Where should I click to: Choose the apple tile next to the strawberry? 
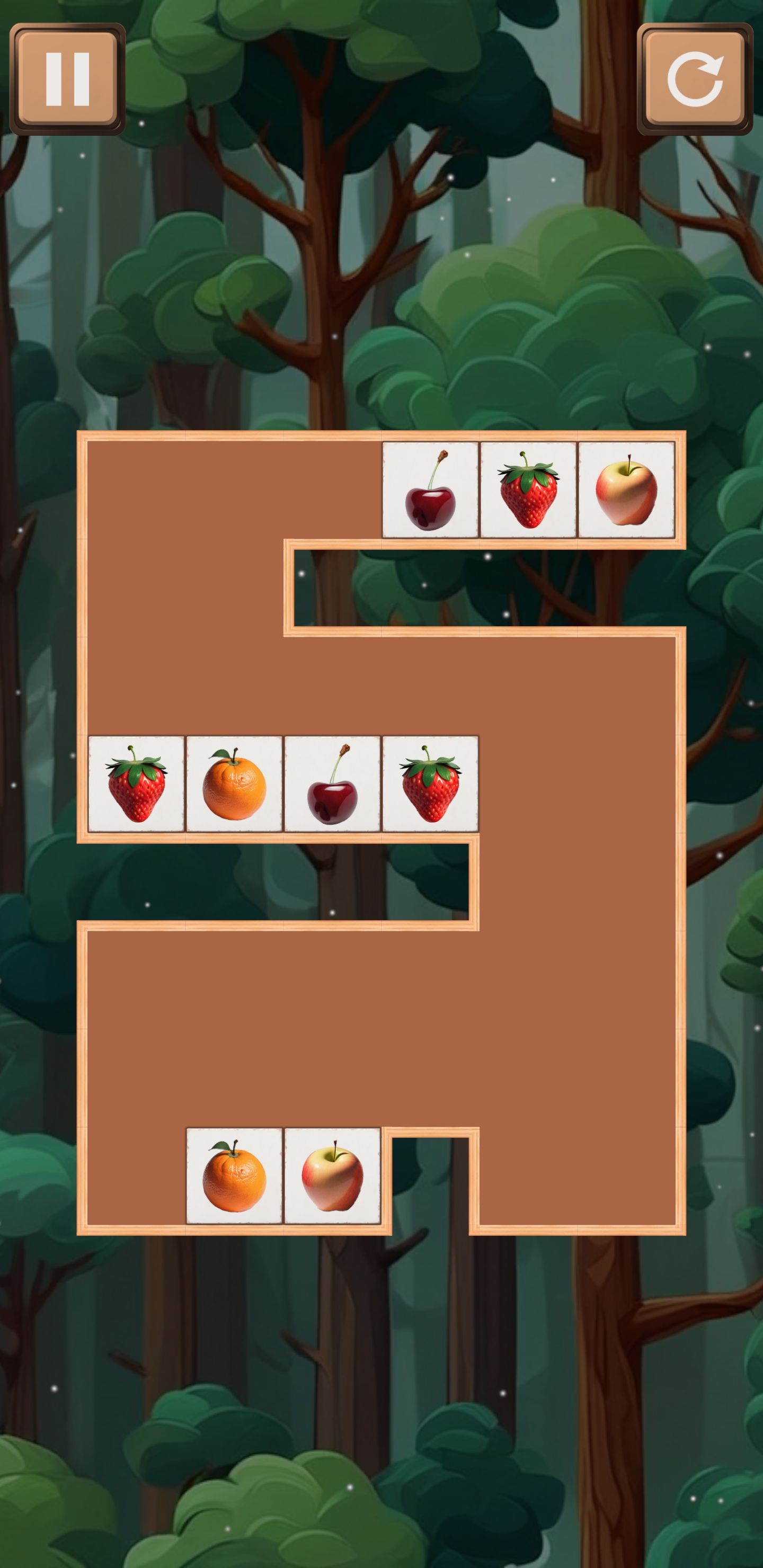tap(626, 490)
